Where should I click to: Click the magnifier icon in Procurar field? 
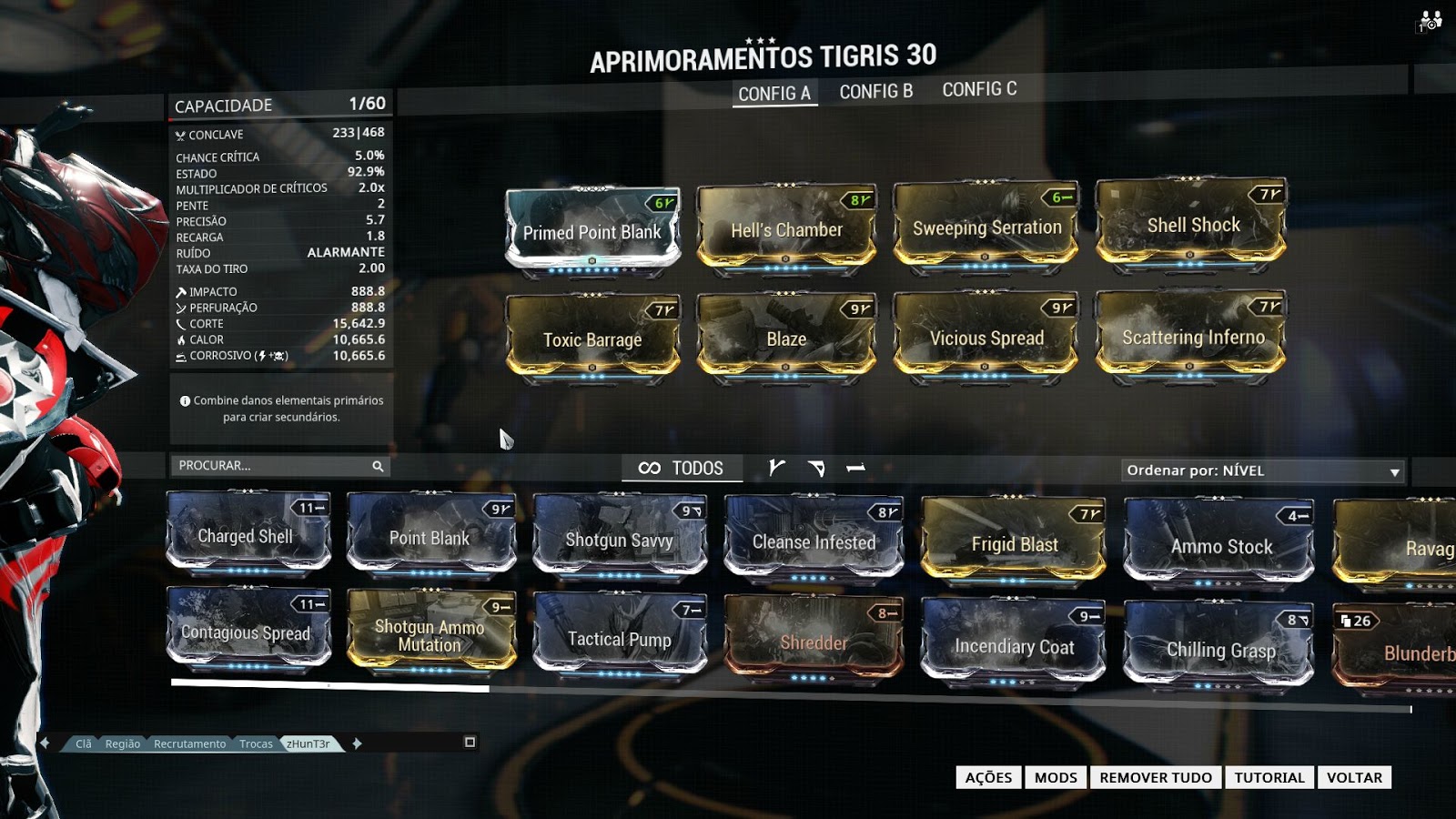(x=377, y=466)
